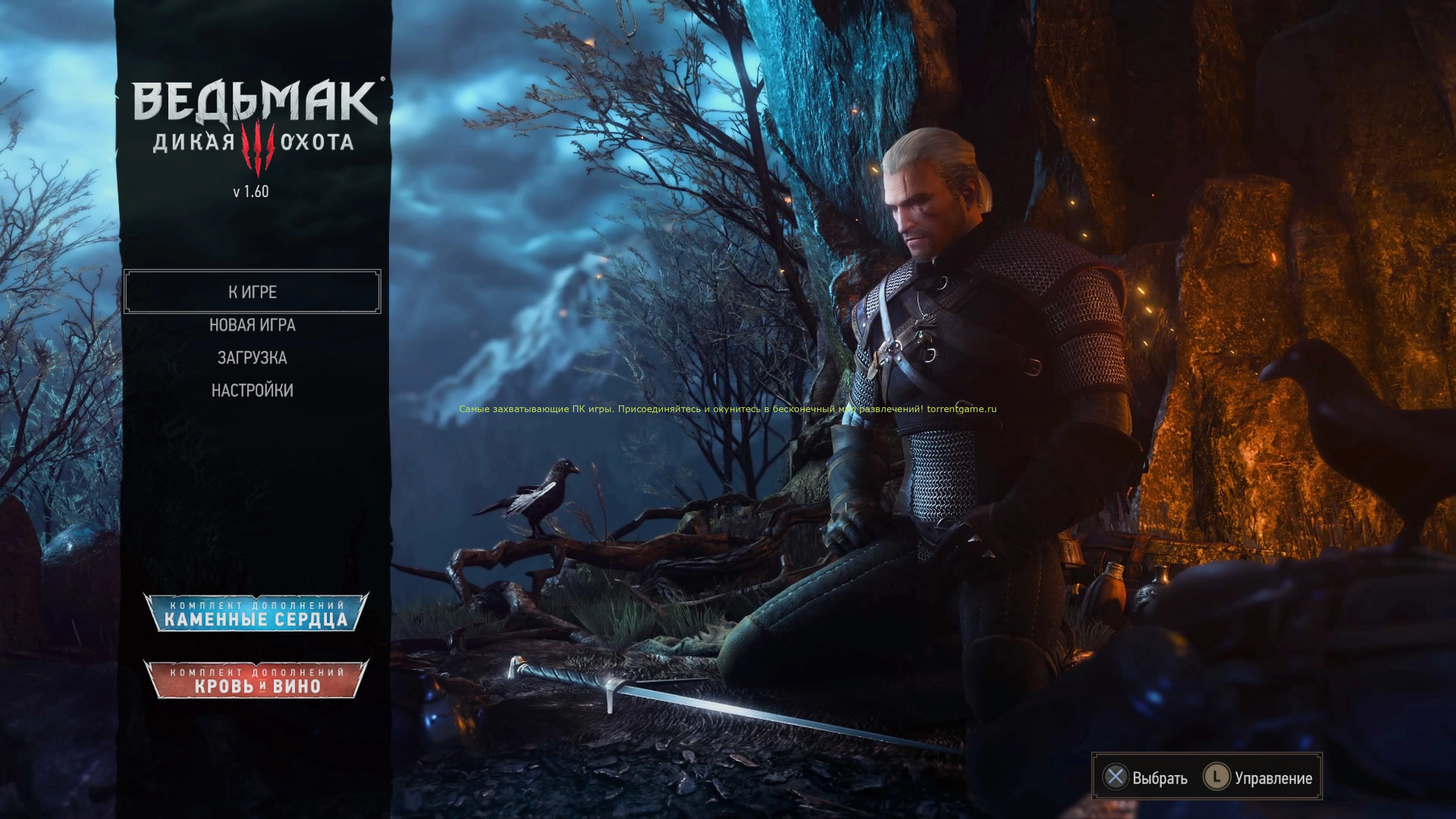The image size is (1456, 819).
Task: Start a new game via НОВАЯ ИГРА
Action: [252, 325]
